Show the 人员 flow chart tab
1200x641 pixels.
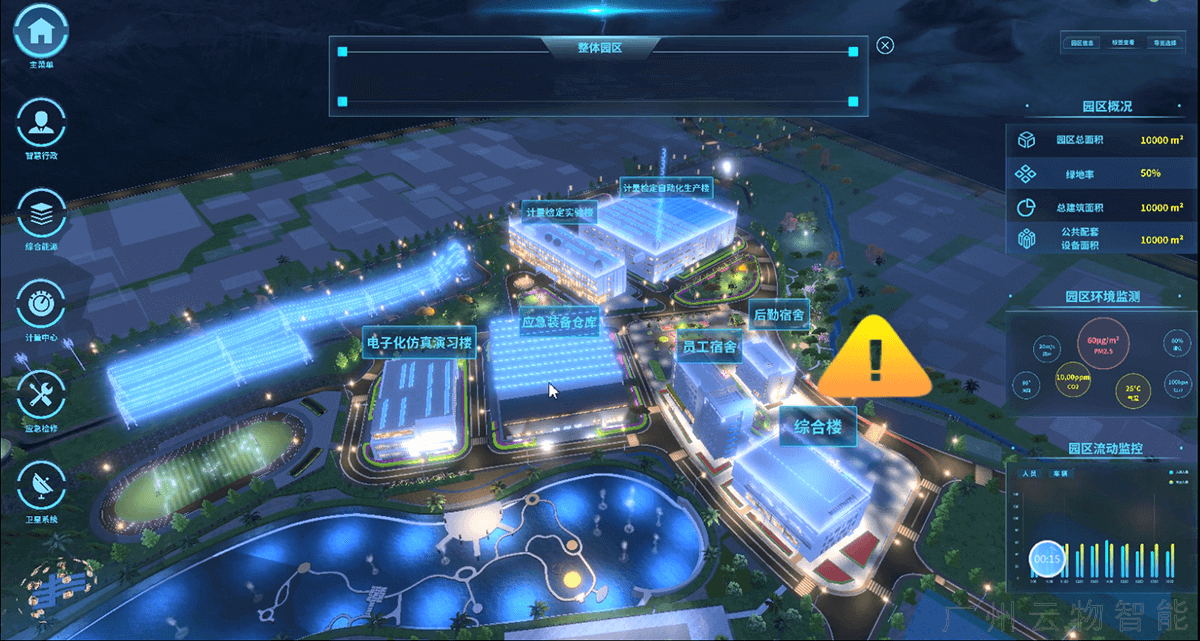tap(1028, 472)
